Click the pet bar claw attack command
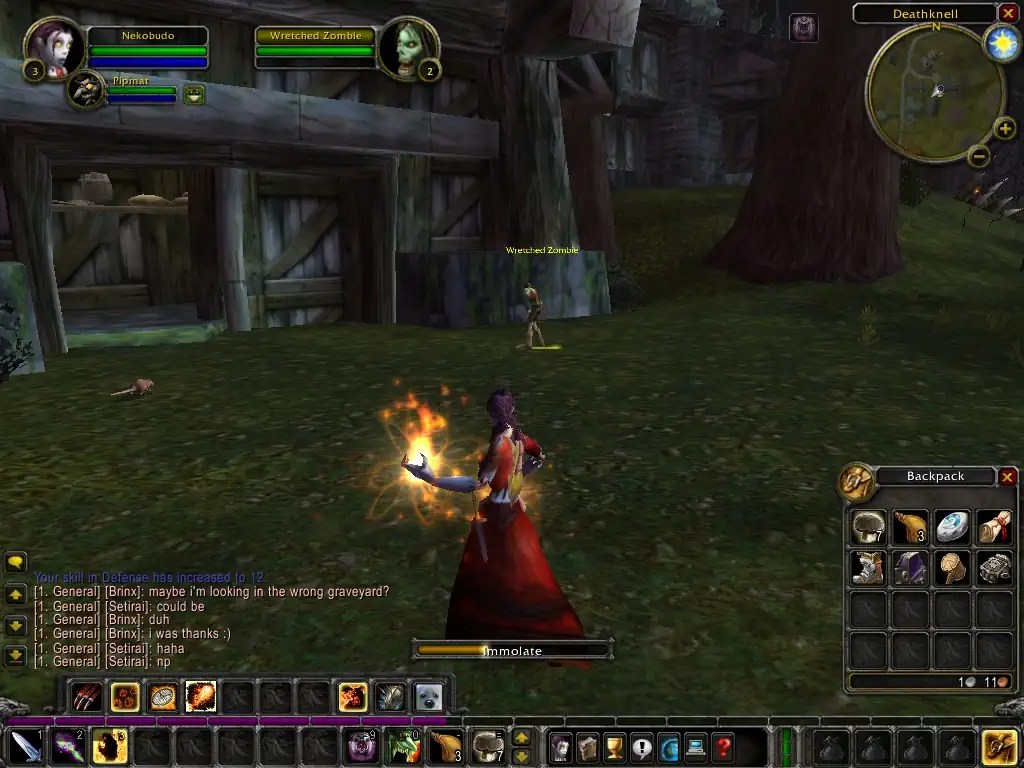Screen dimensions: 1024x768 [x=87, y=696]
